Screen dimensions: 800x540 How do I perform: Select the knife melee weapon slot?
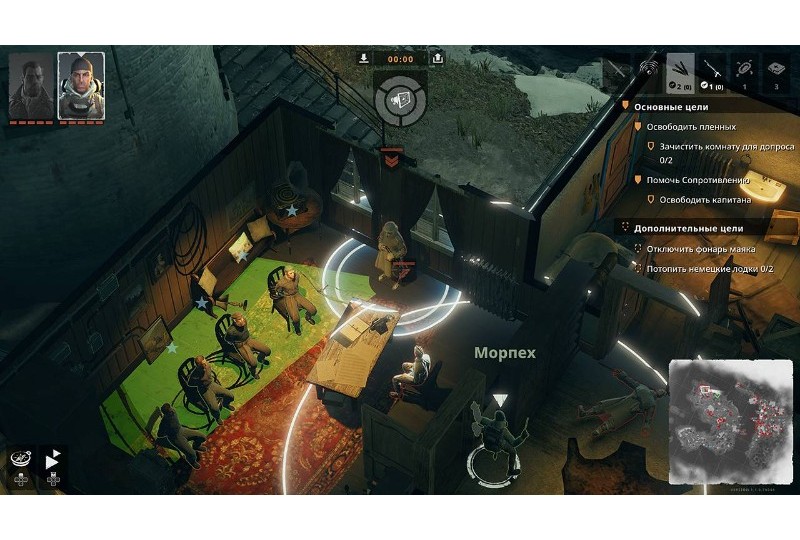(x=616, y=69)
